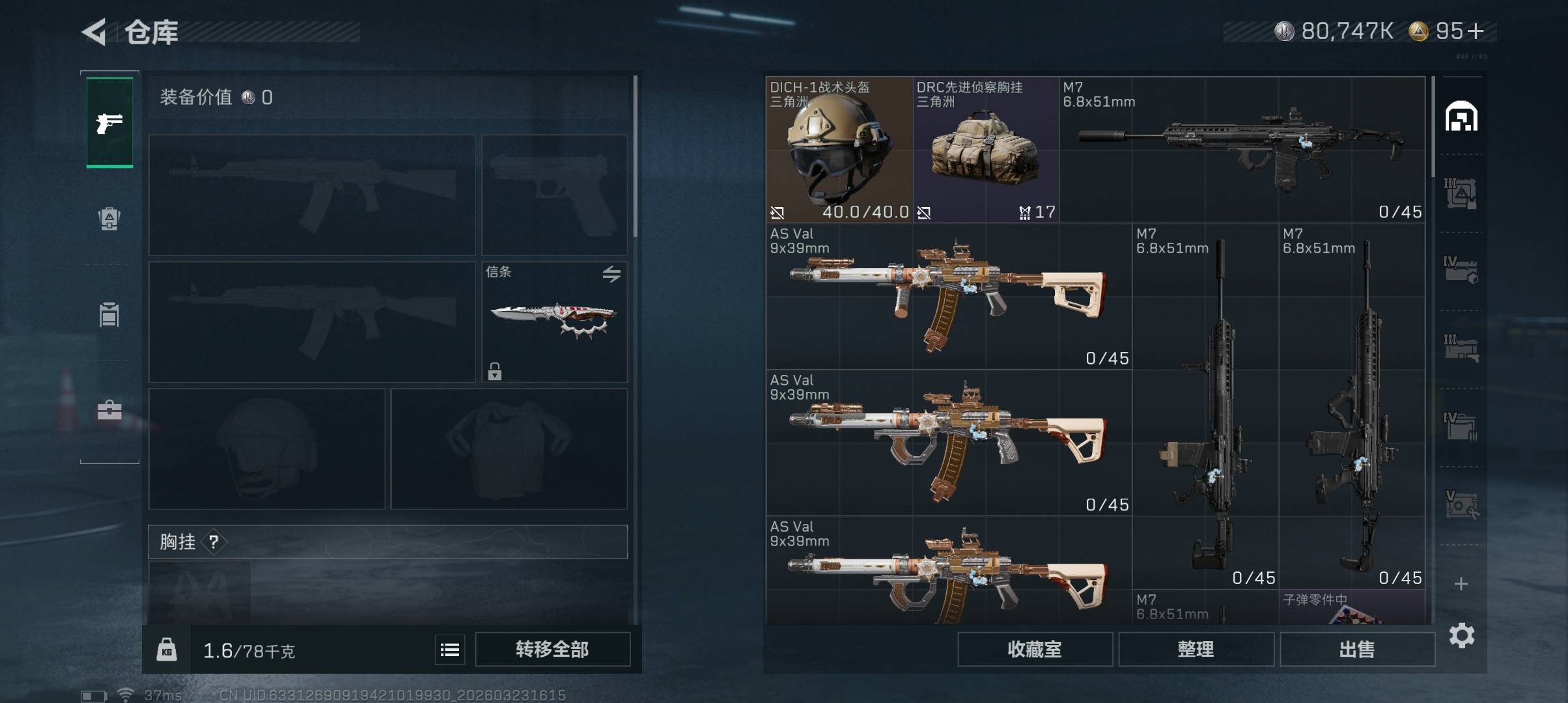Image resolution: width=1568 pixels, height=703 pixels.
Task: Select the main stash home tab
Action: [1461, 117]
